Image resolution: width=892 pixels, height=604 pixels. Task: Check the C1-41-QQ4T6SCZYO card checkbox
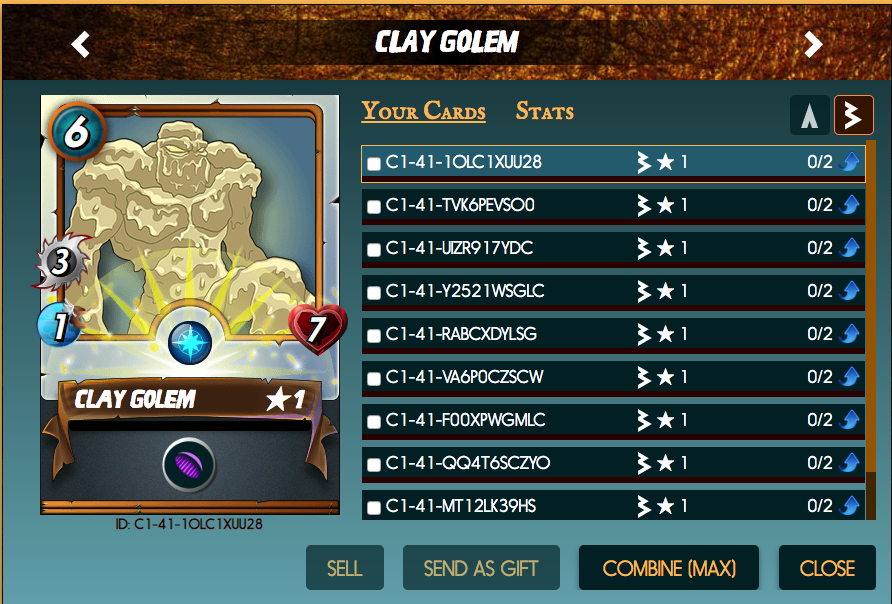[374, 465]
